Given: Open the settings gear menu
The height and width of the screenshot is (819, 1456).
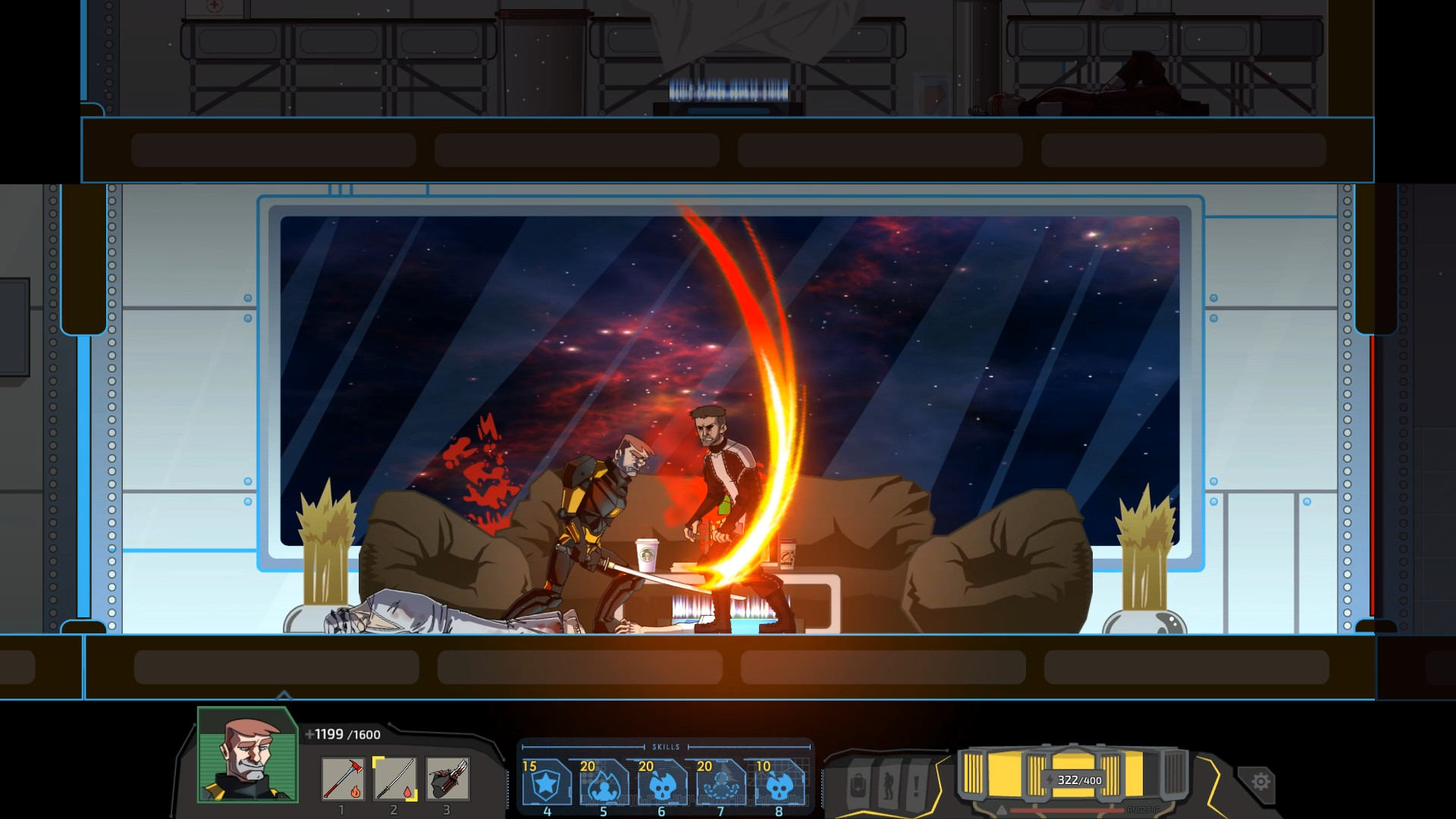Looking at the screenshot, I should [x=1261, y=781].
